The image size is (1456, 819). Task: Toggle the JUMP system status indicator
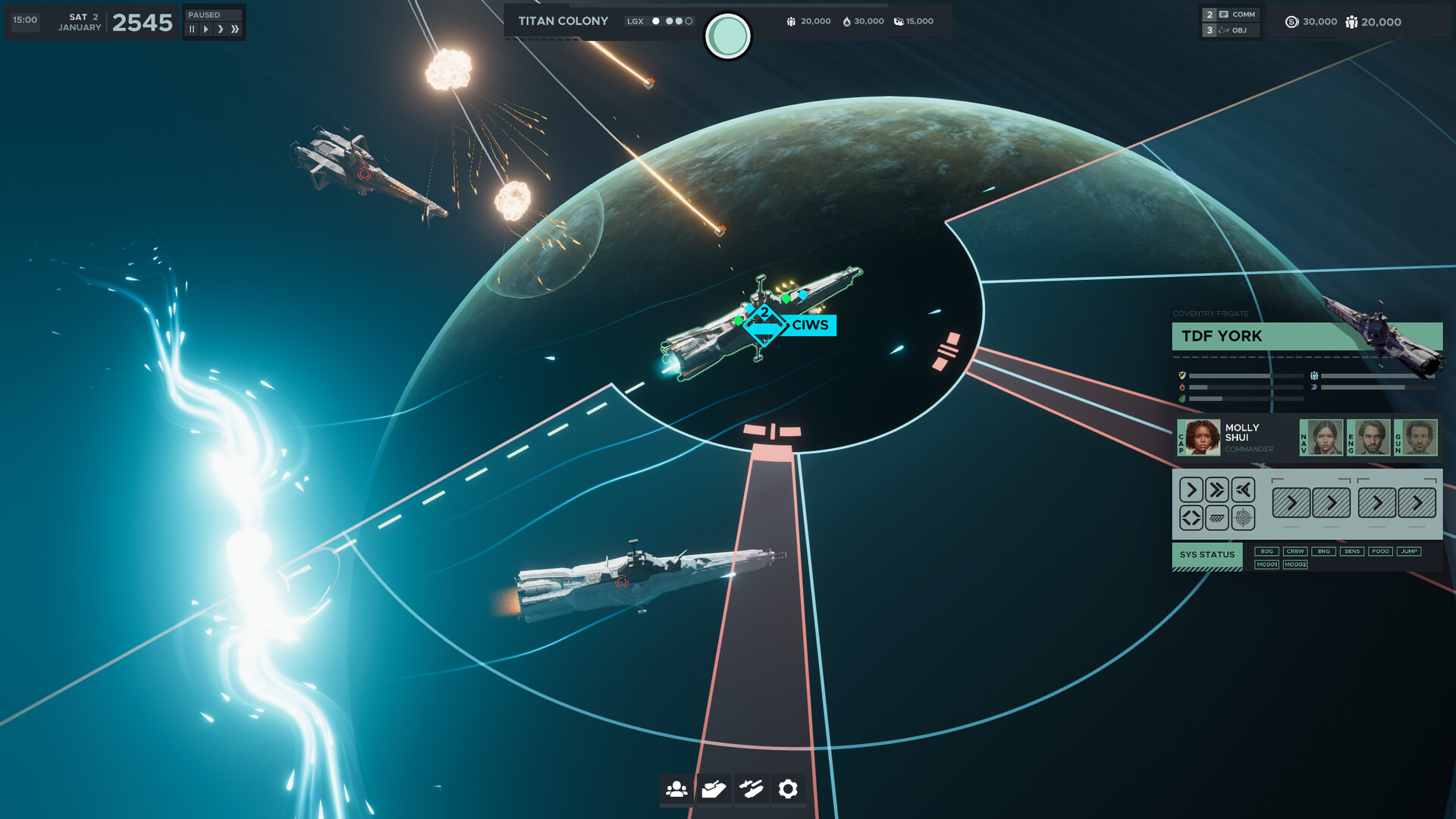tap(1409, 551)
